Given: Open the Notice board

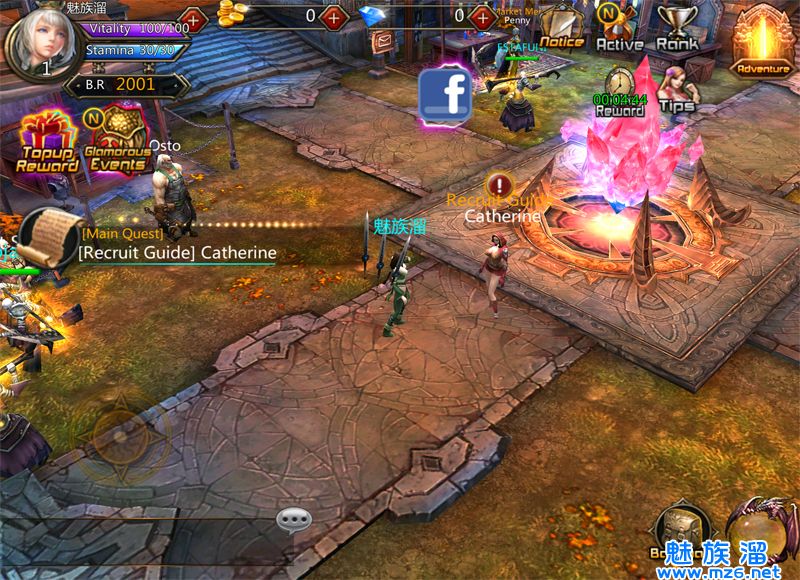Looking at the screenshot, I should pyautogui.click(x=561, y=27).
